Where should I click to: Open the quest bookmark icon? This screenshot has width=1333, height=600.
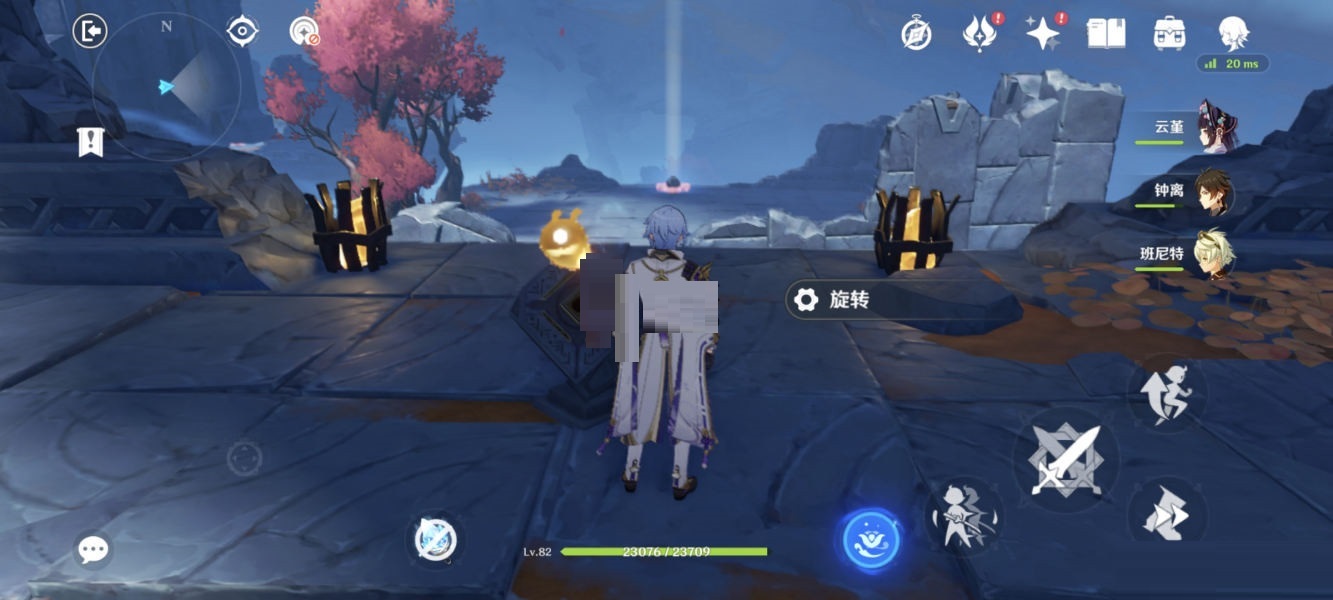tap(91, 143)
